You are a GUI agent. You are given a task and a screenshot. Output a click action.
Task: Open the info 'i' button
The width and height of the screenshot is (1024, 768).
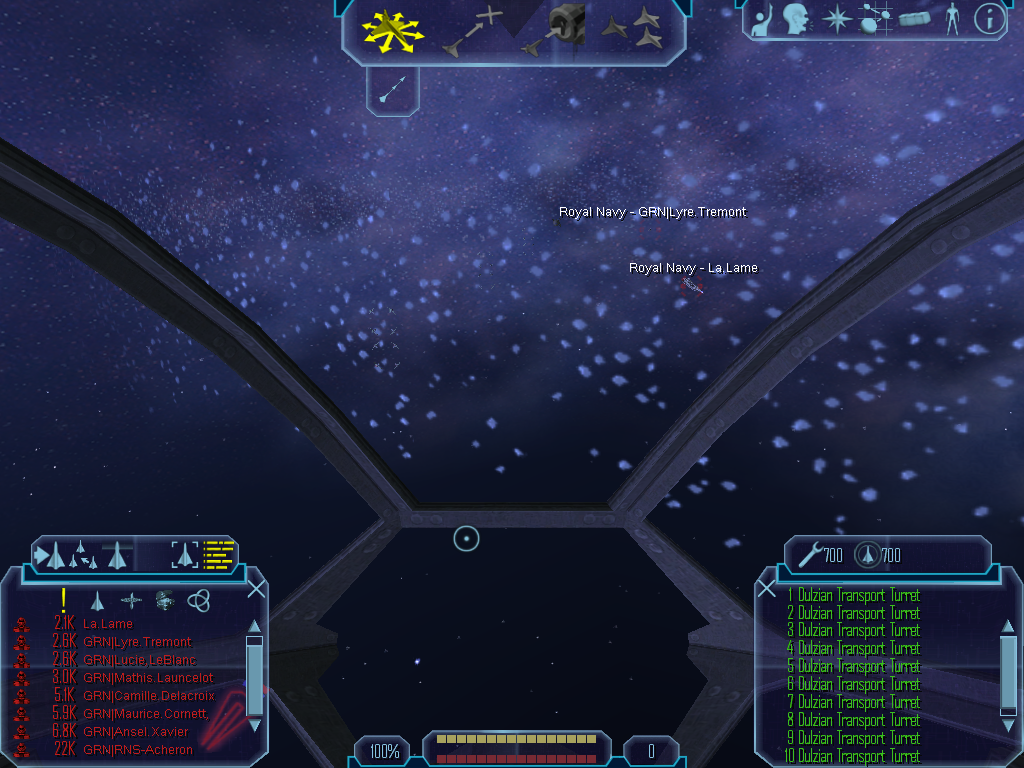pyautogui.click(x=989, y=18)
